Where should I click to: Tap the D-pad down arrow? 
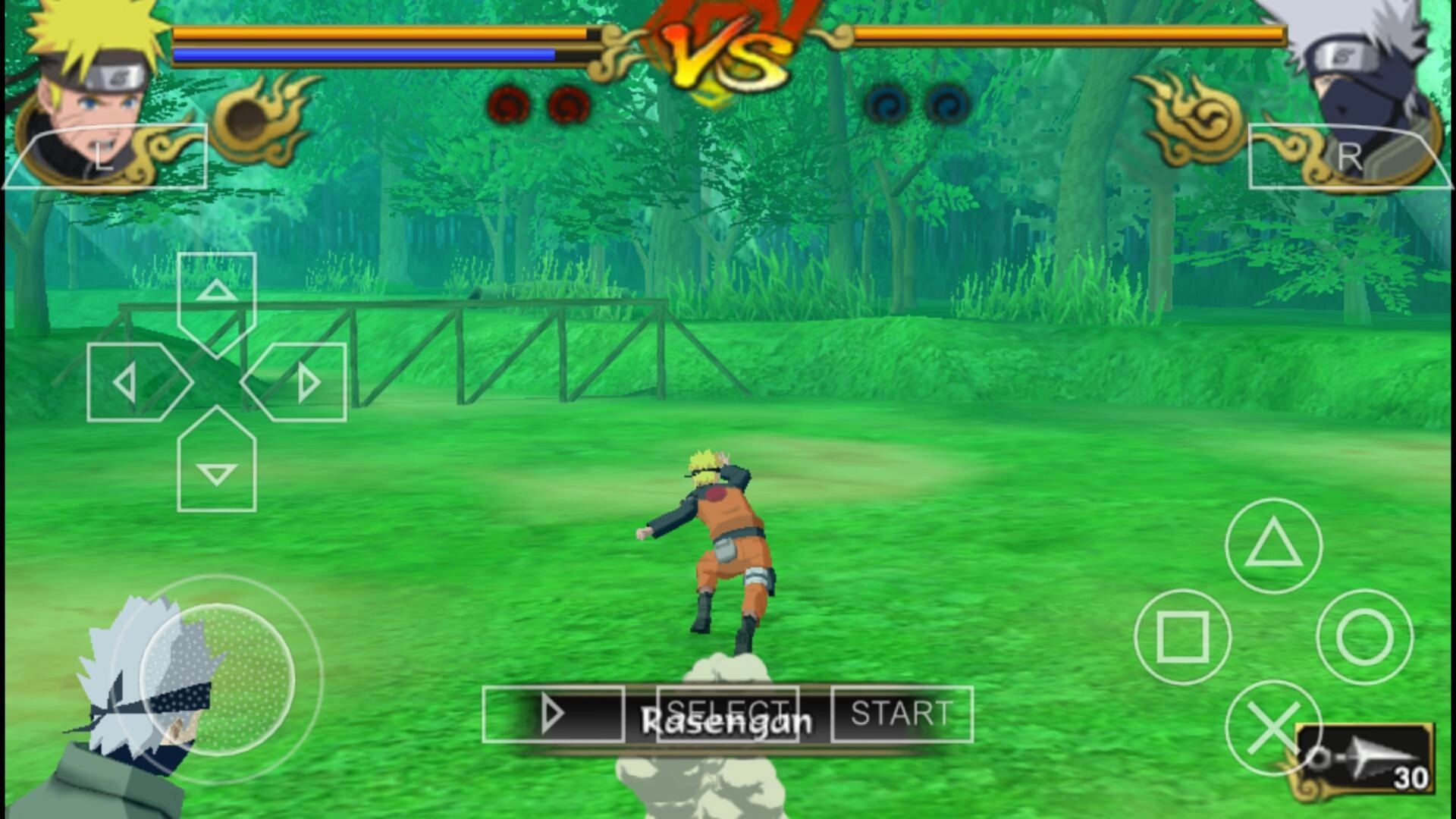(x=216, y=468)
